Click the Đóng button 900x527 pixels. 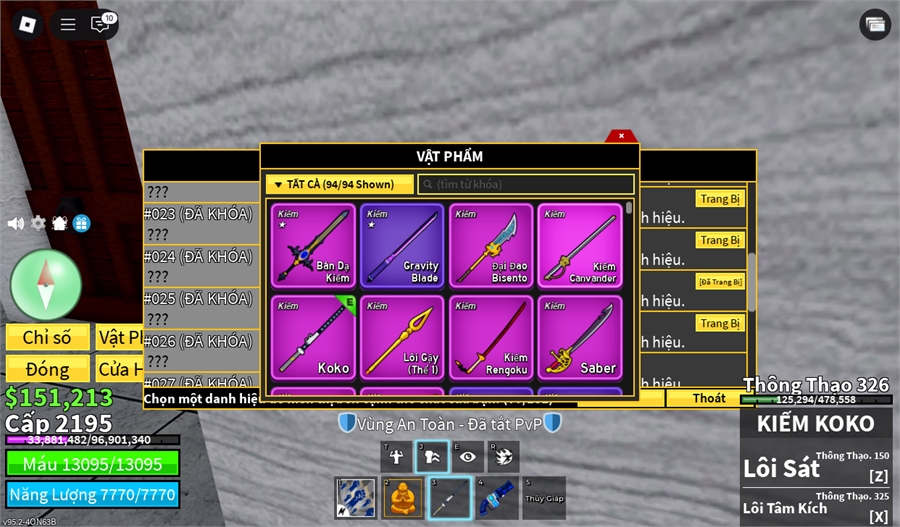click(x=48, y=368)
